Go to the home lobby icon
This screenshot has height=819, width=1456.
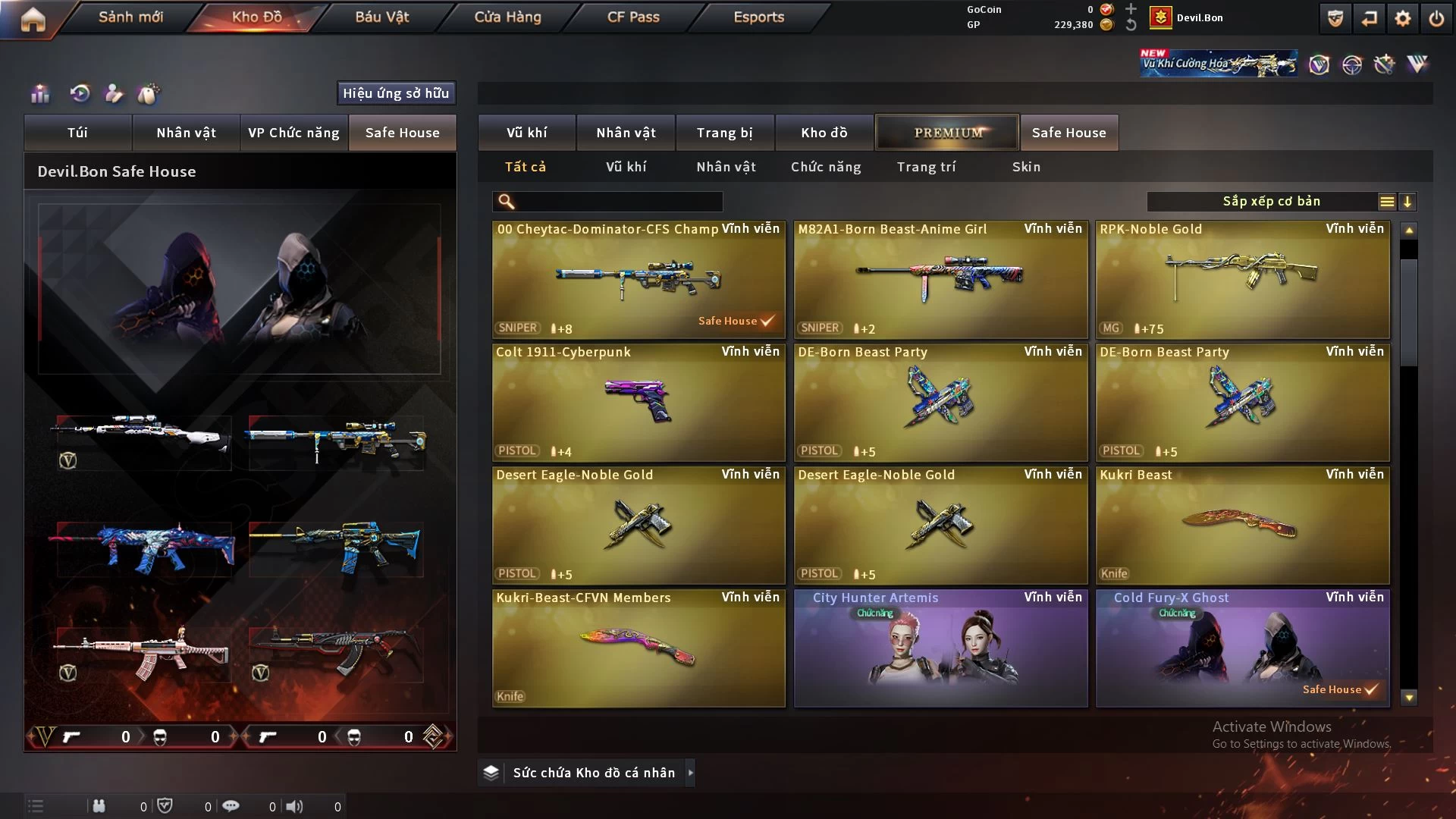33,19
